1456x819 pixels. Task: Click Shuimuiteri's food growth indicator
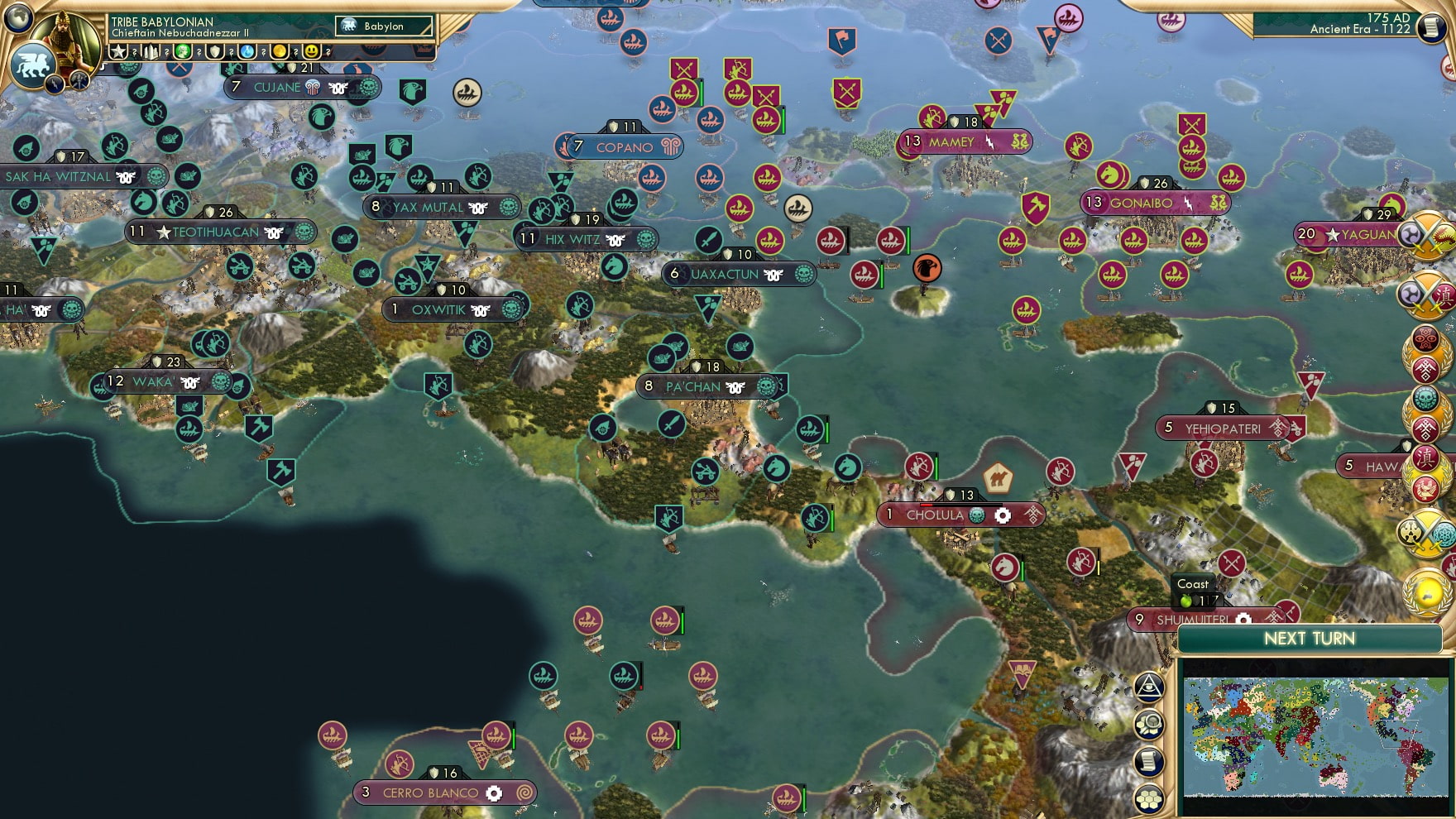pos(1187,603)
